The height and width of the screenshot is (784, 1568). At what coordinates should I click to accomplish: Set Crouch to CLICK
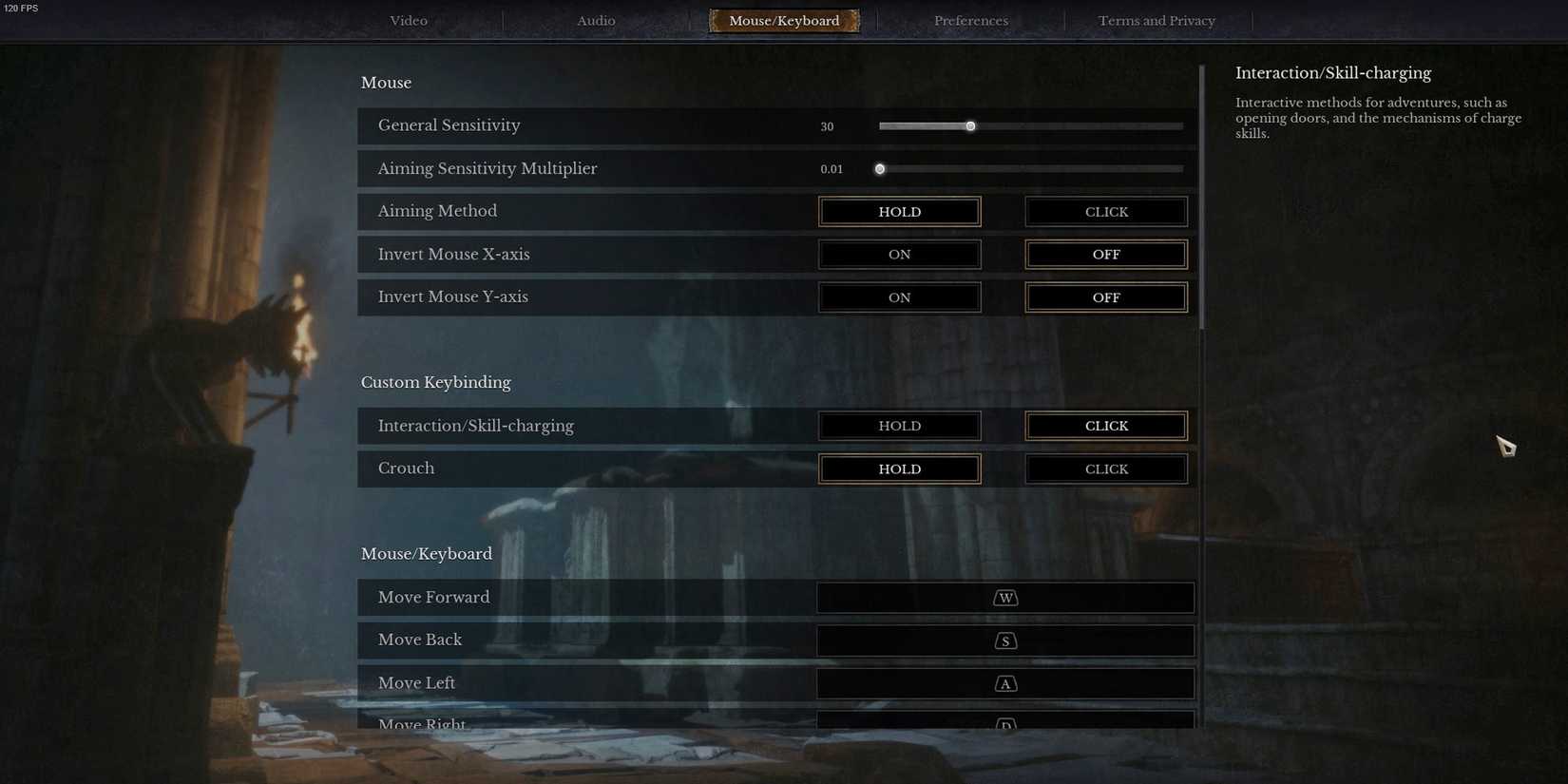click(1105, 468)
